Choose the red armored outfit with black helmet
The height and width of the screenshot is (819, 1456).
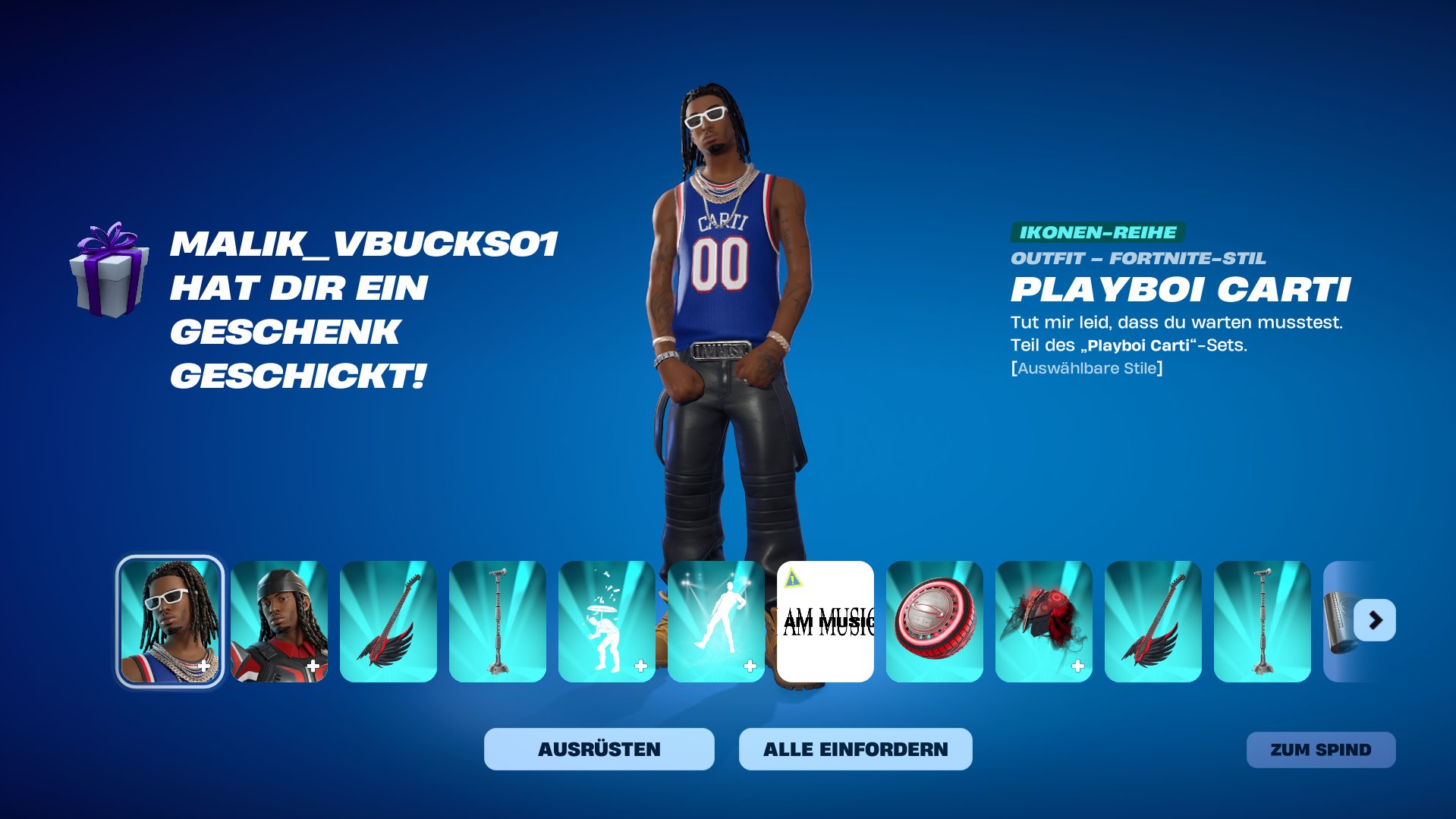[x=279, y=621]
